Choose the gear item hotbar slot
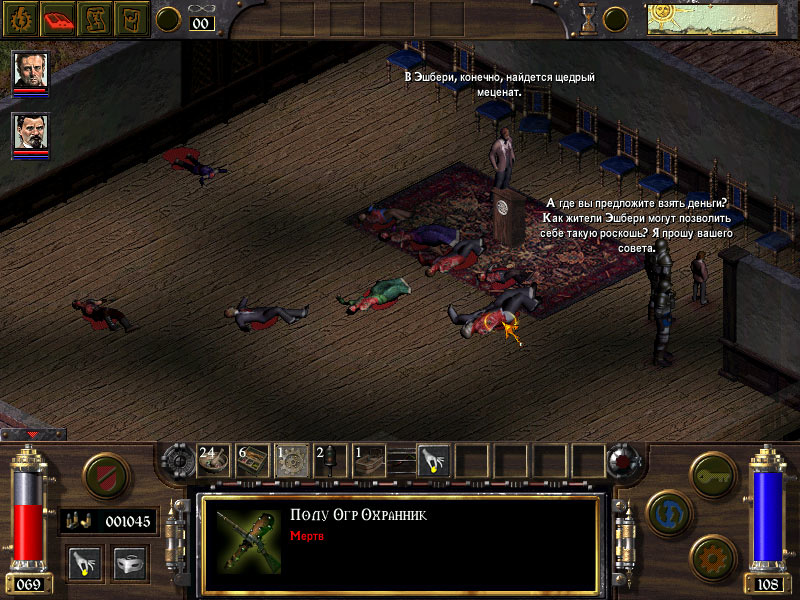 coord(291,459)
